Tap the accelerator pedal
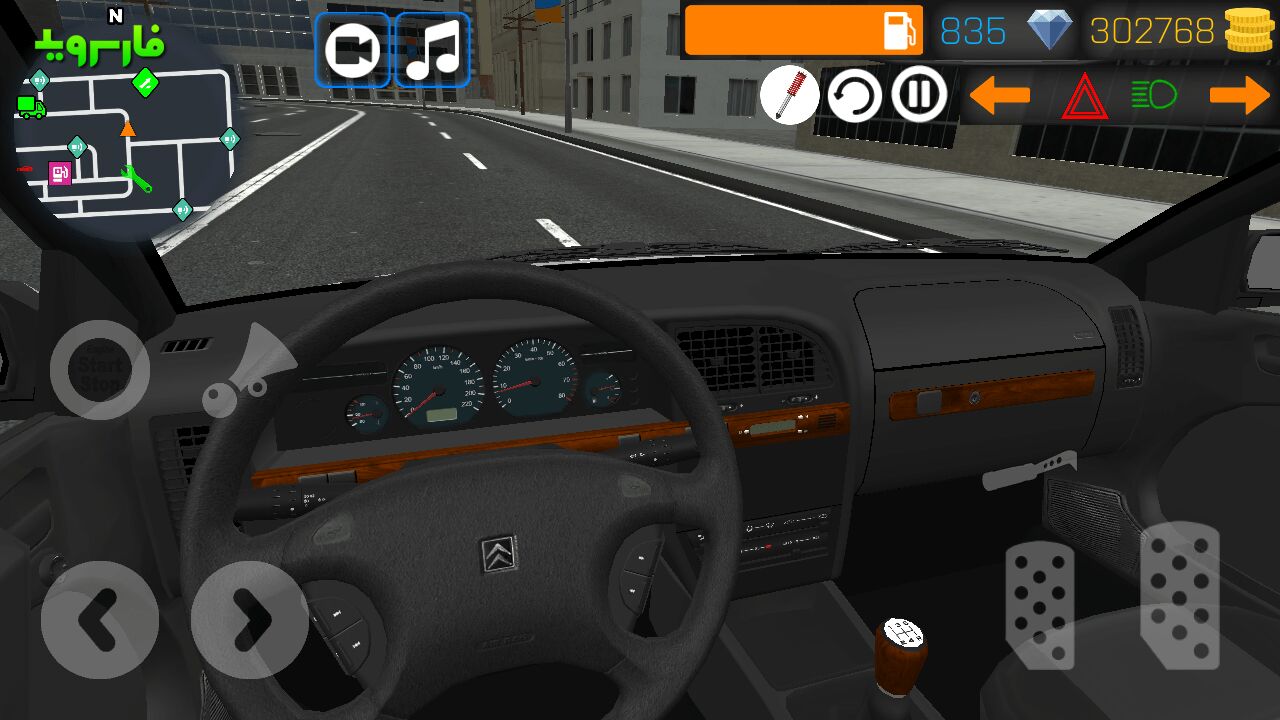Viewport: 1280px width, 720px height. tap(1180, 595)
